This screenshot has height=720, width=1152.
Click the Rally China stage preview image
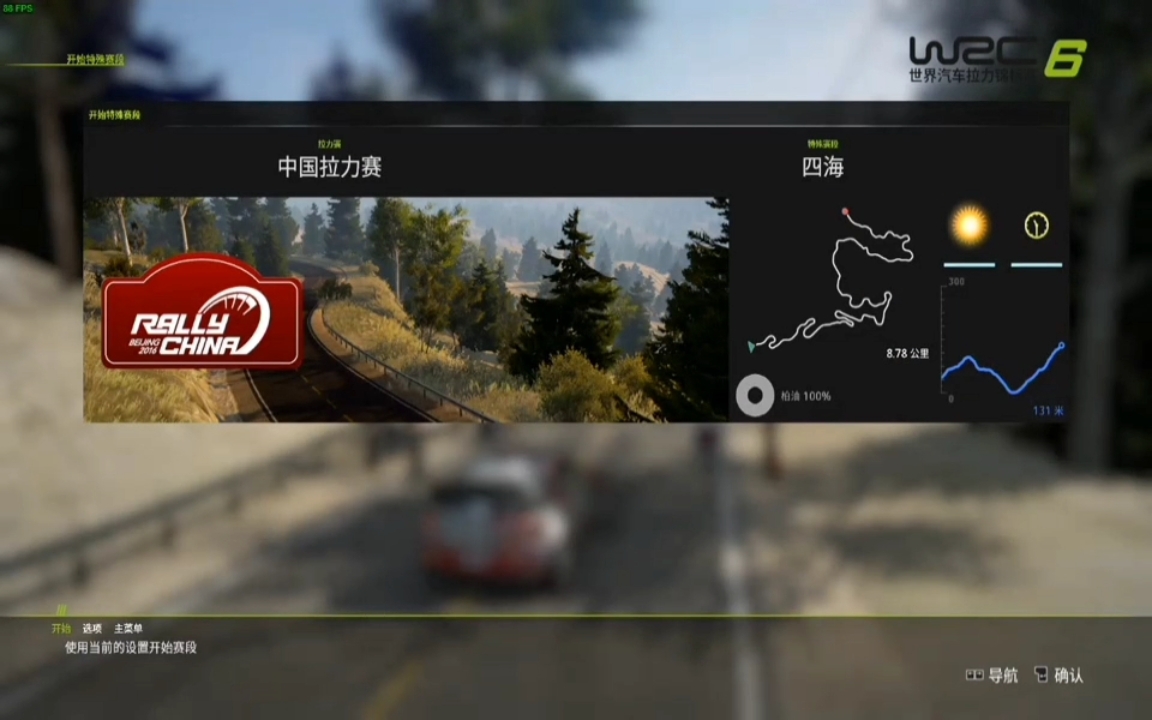pyautogui.click(x=405, y=309)
